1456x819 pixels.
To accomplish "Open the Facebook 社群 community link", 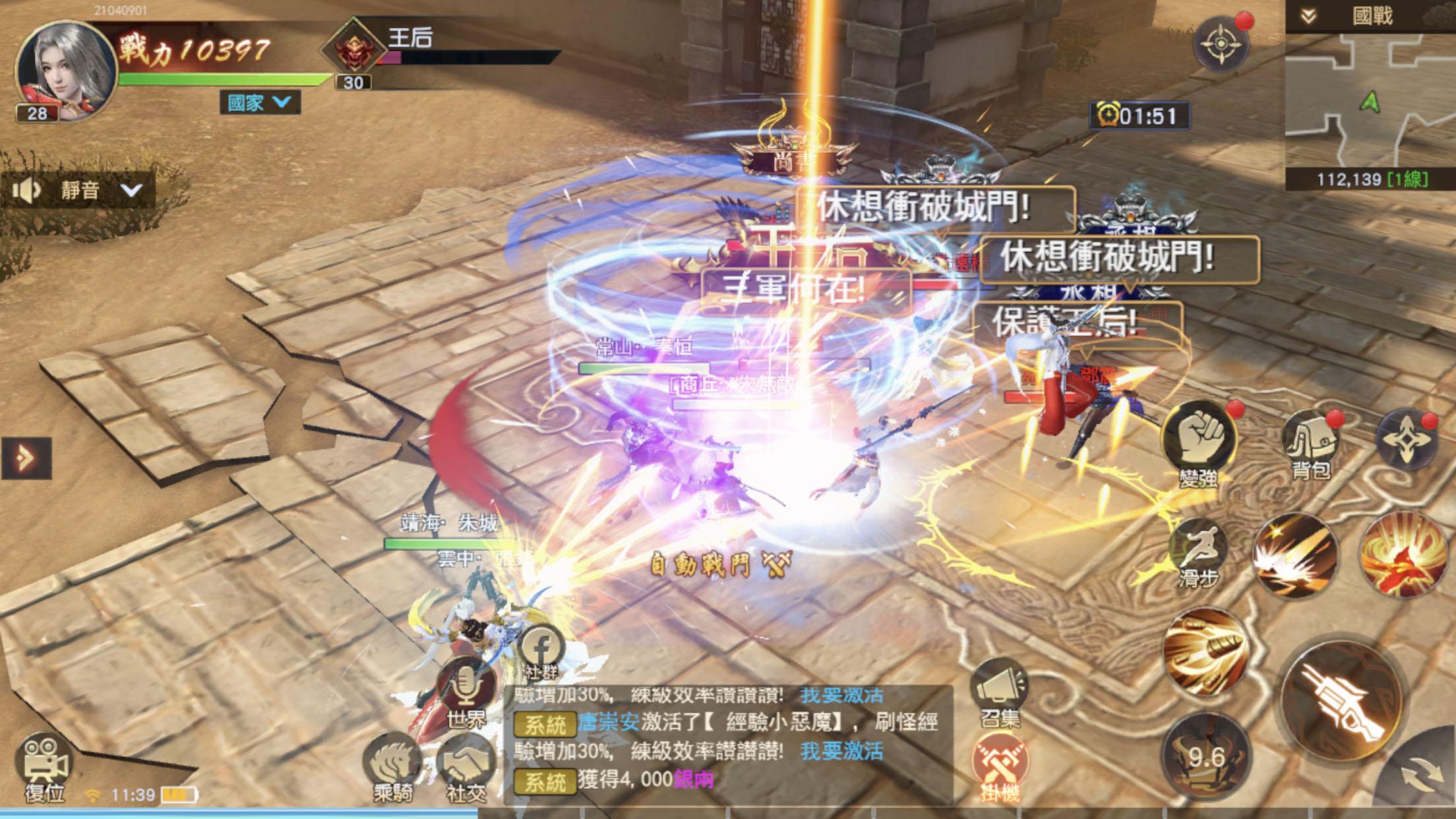I will (541, 650).
